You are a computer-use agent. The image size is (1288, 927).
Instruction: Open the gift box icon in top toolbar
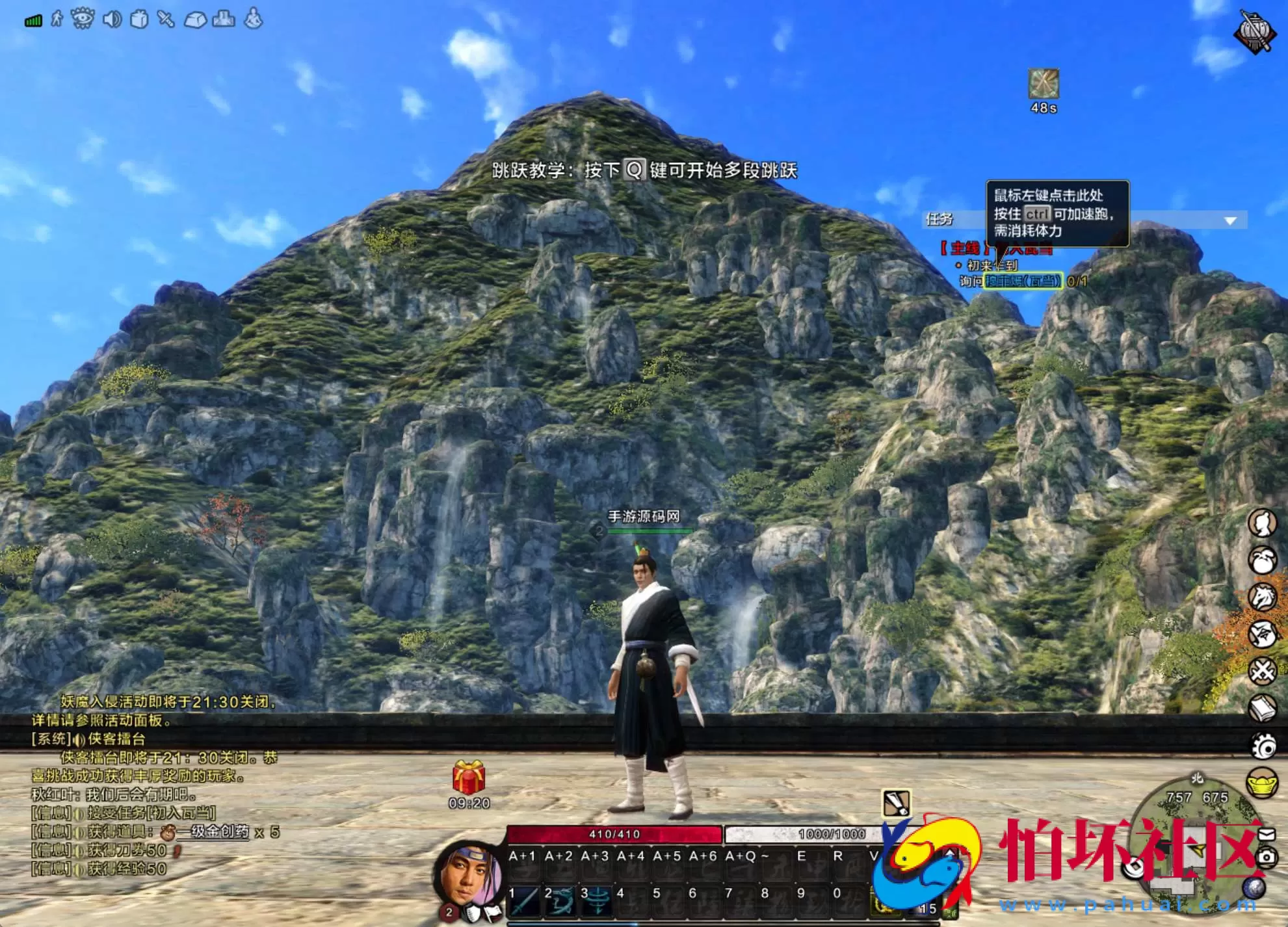point(138,18)
